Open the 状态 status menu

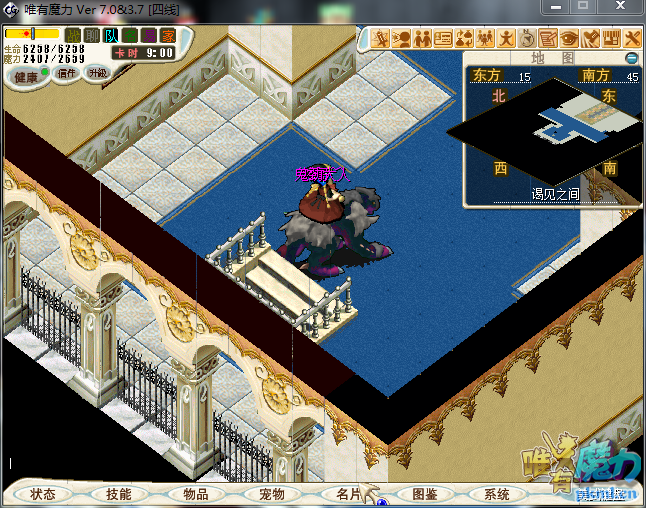[x=43, y=494]
